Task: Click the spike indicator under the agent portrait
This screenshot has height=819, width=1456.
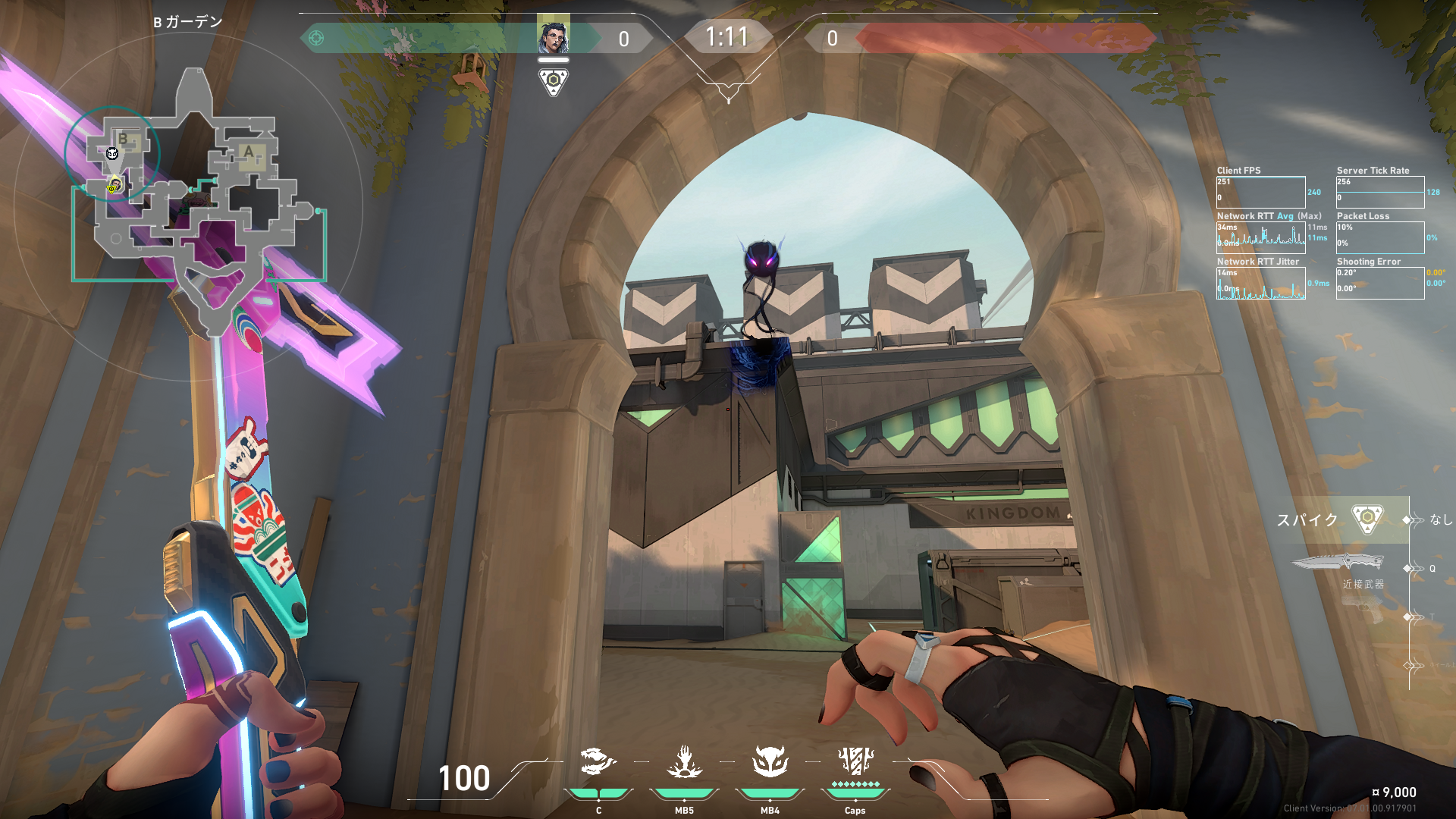Action: pos(553,81)
